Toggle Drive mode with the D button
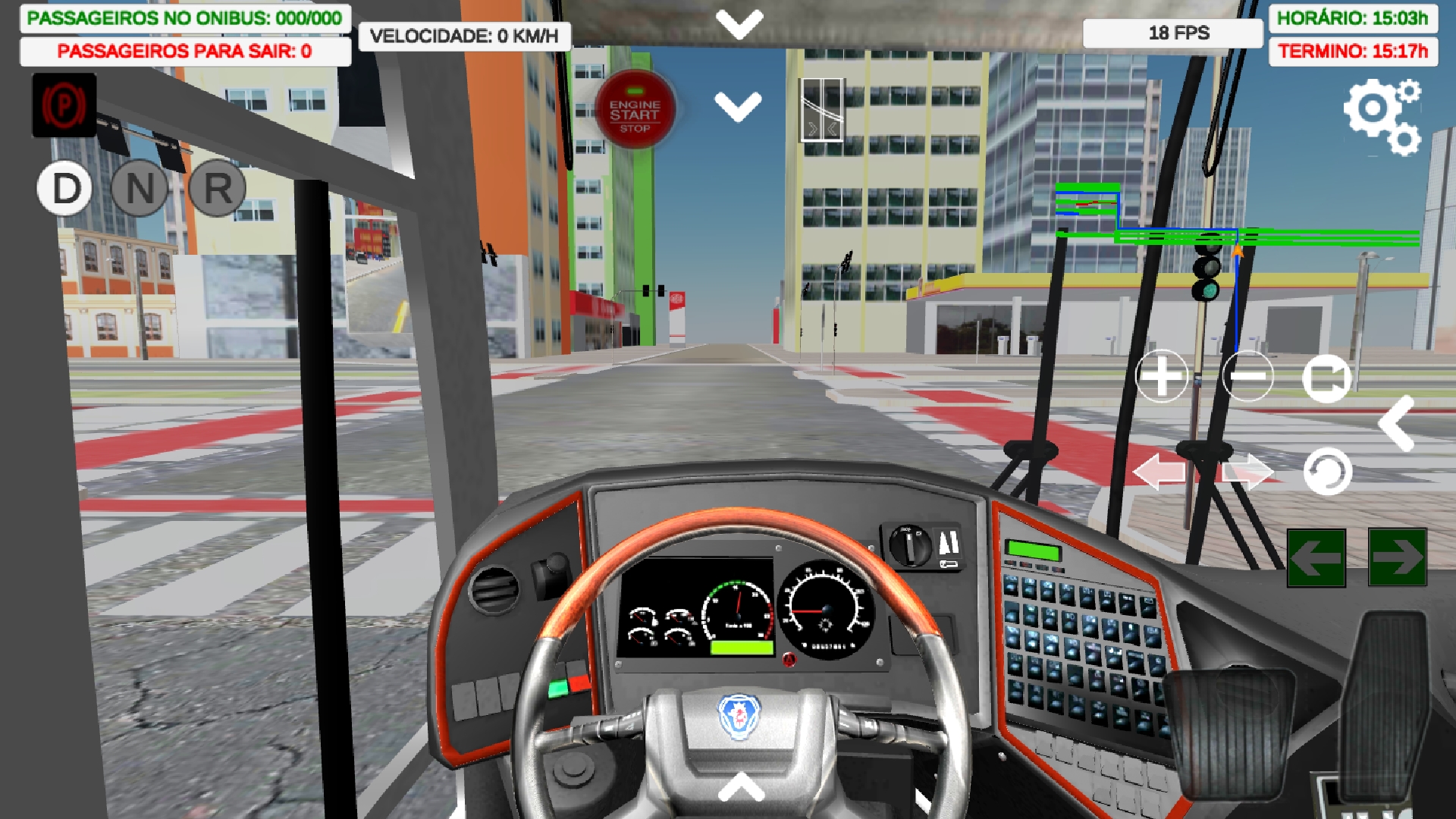 coord(64,190)
